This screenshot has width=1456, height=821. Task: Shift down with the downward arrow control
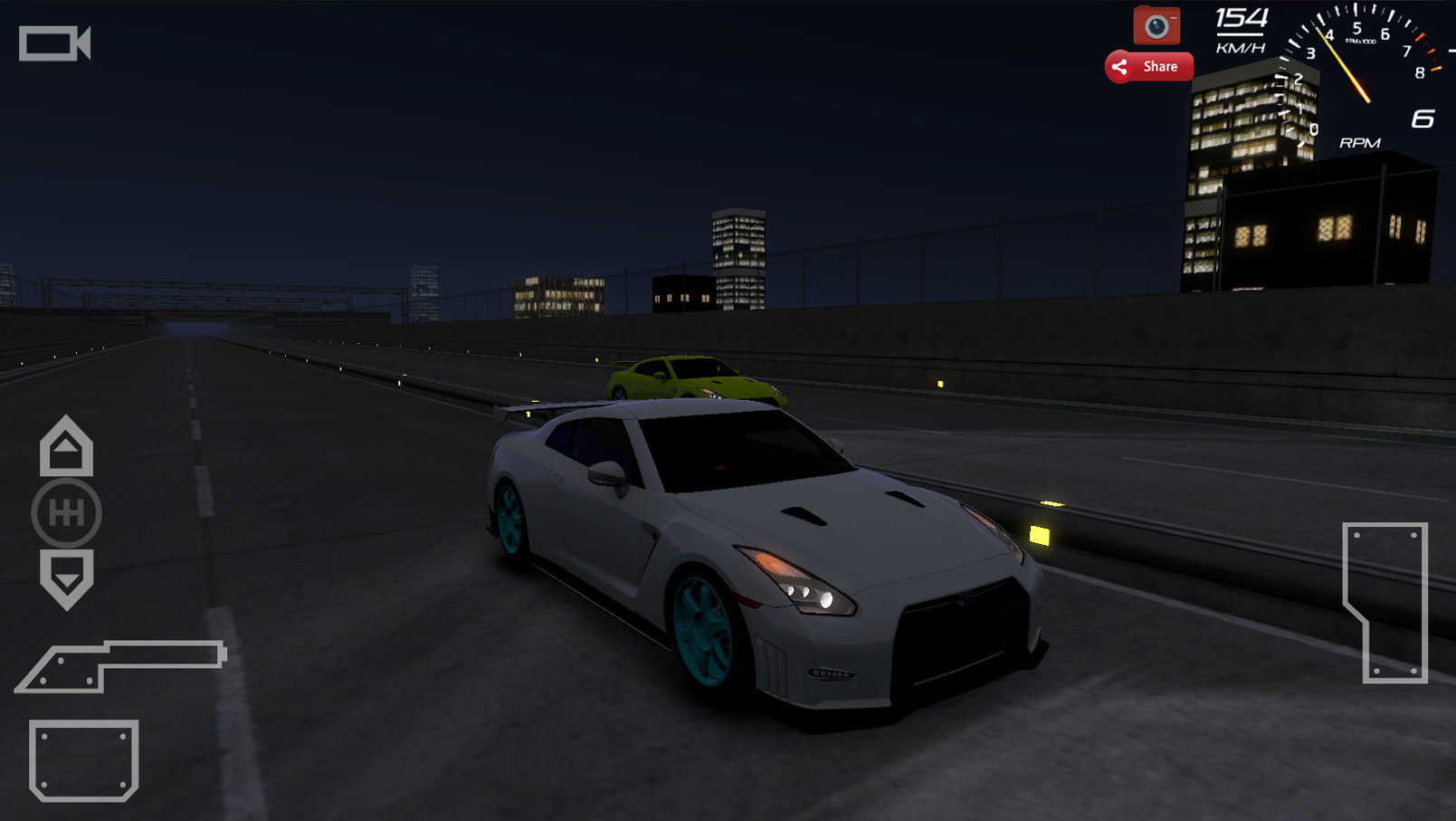66,575
